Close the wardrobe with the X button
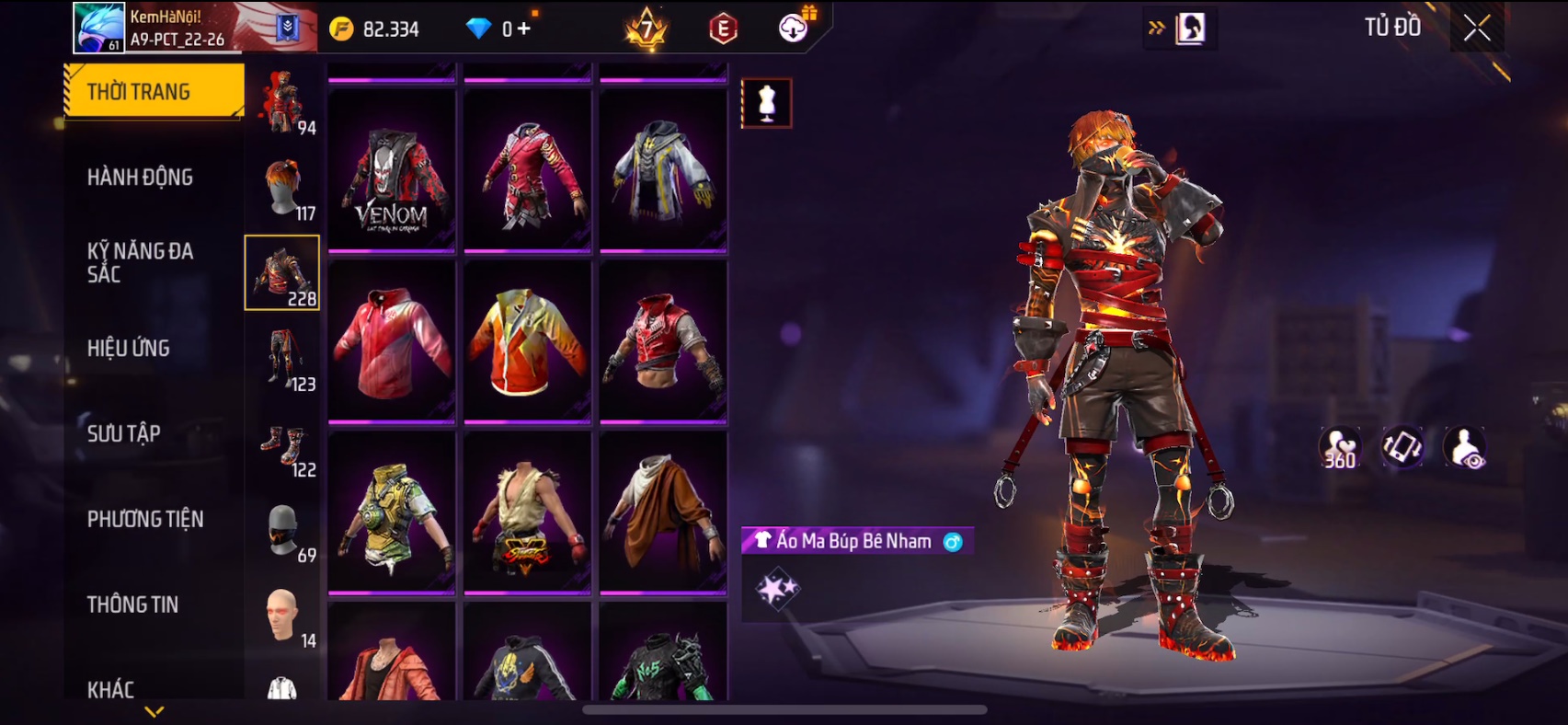The width and height of the screenshot is (1568, 725). [x=1477, y=29]
